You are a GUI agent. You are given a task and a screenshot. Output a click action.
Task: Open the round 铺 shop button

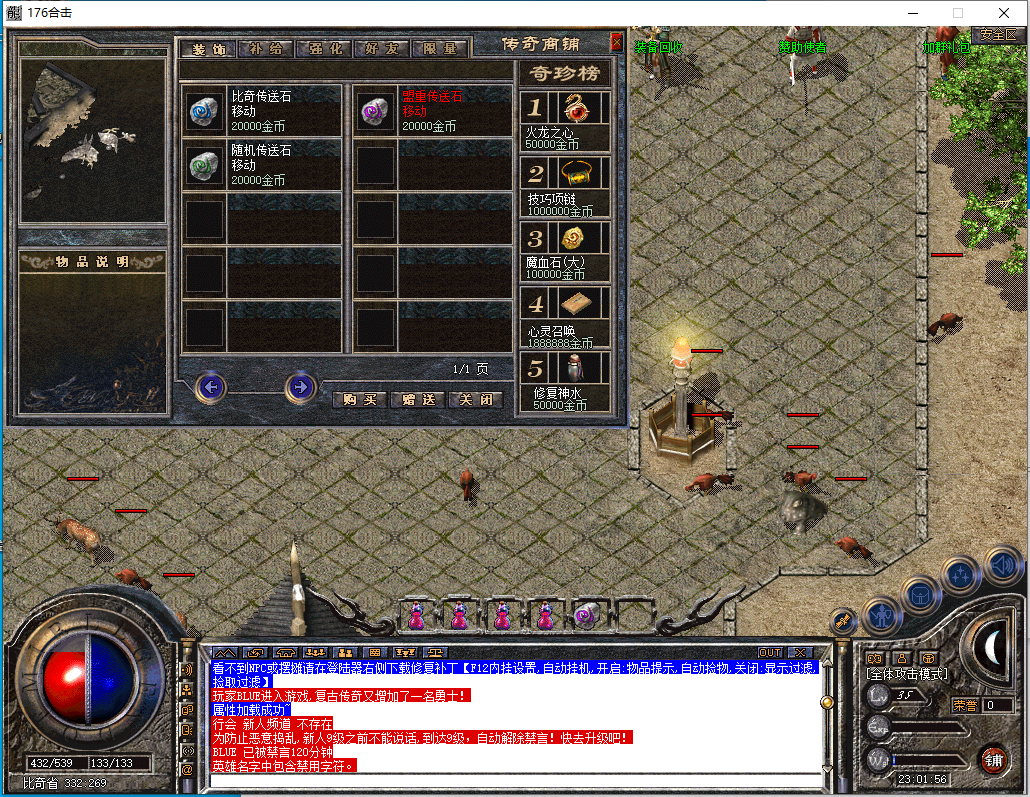[992, 759]
